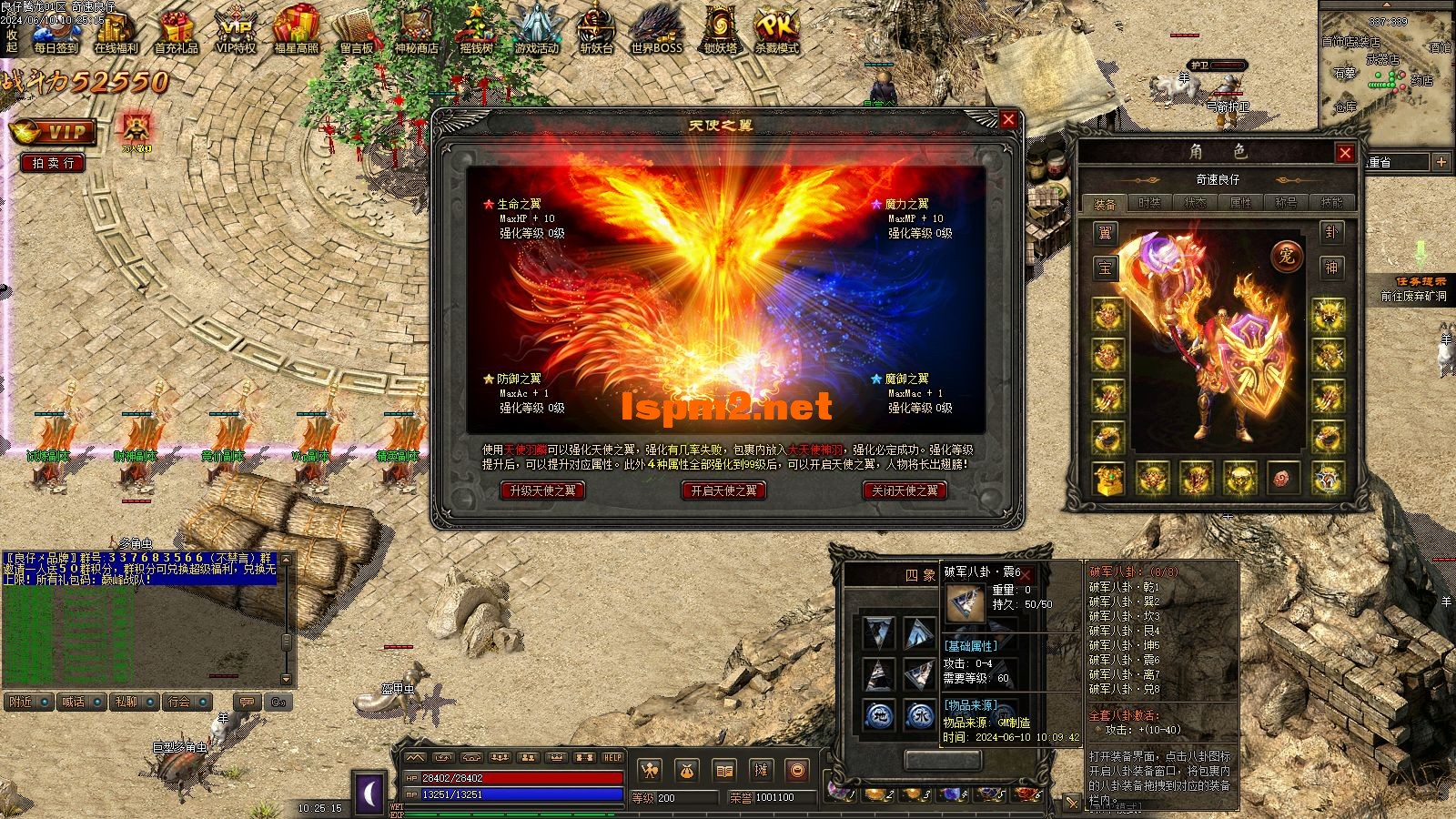This screenshot has height=819, width=1456.
Task: Click the 拍卖行 auction house button
Action: pos(53,163)
